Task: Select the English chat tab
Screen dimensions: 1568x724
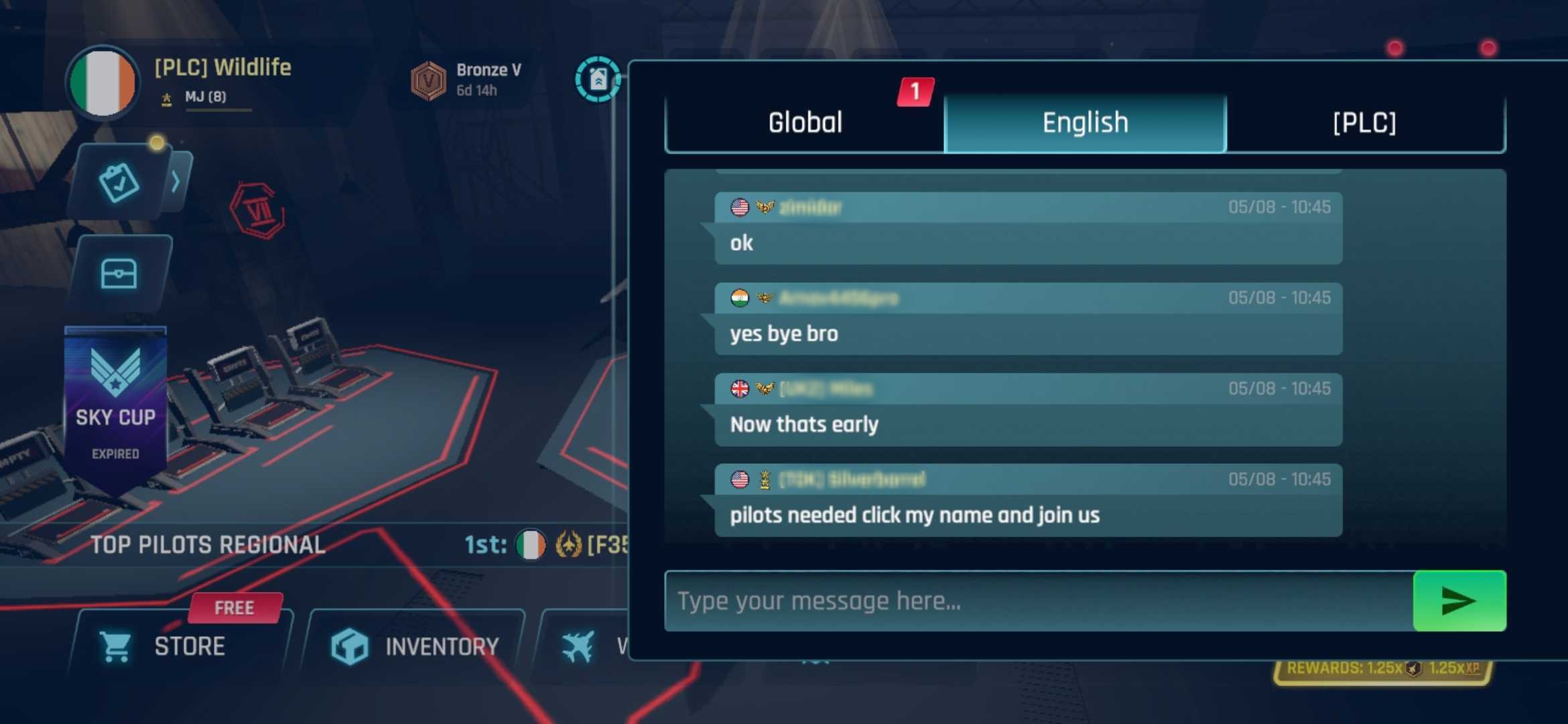Action: (1084, 123)
